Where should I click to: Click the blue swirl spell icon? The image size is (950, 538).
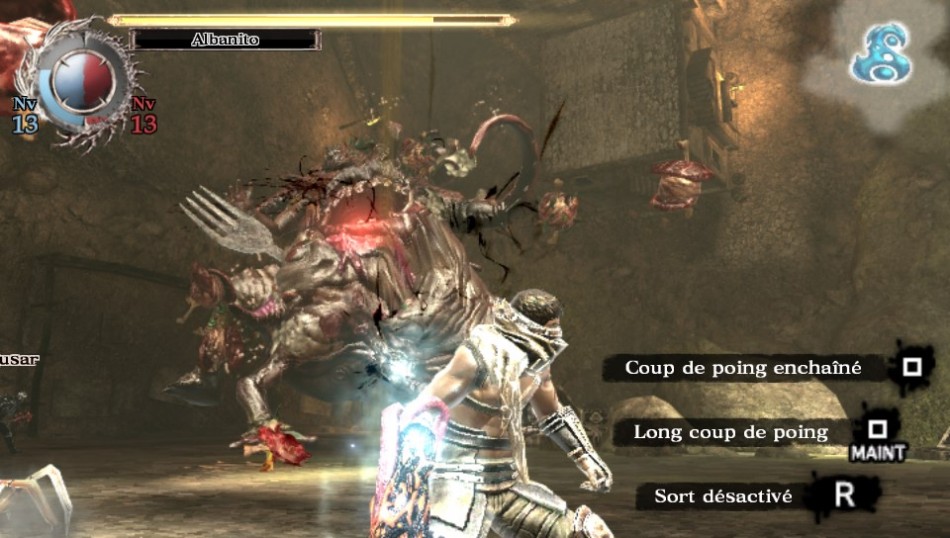[880, 53]
